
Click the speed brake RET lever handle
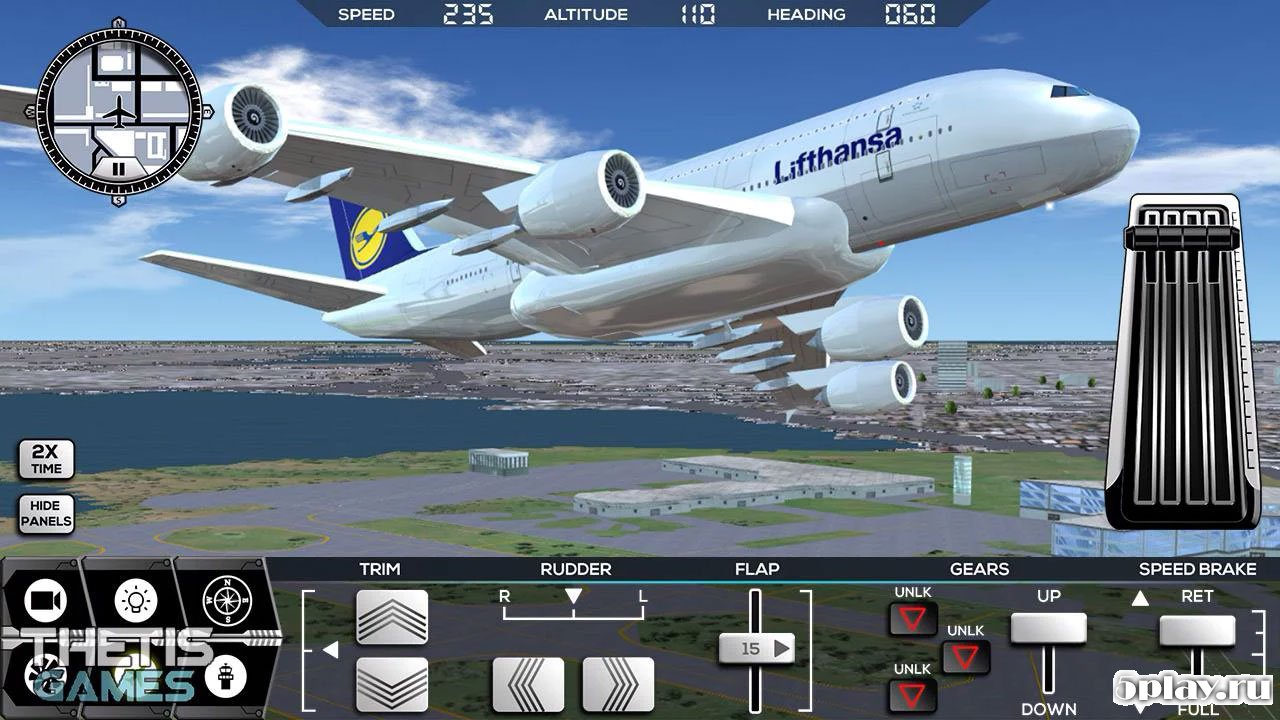(1197, 630)
